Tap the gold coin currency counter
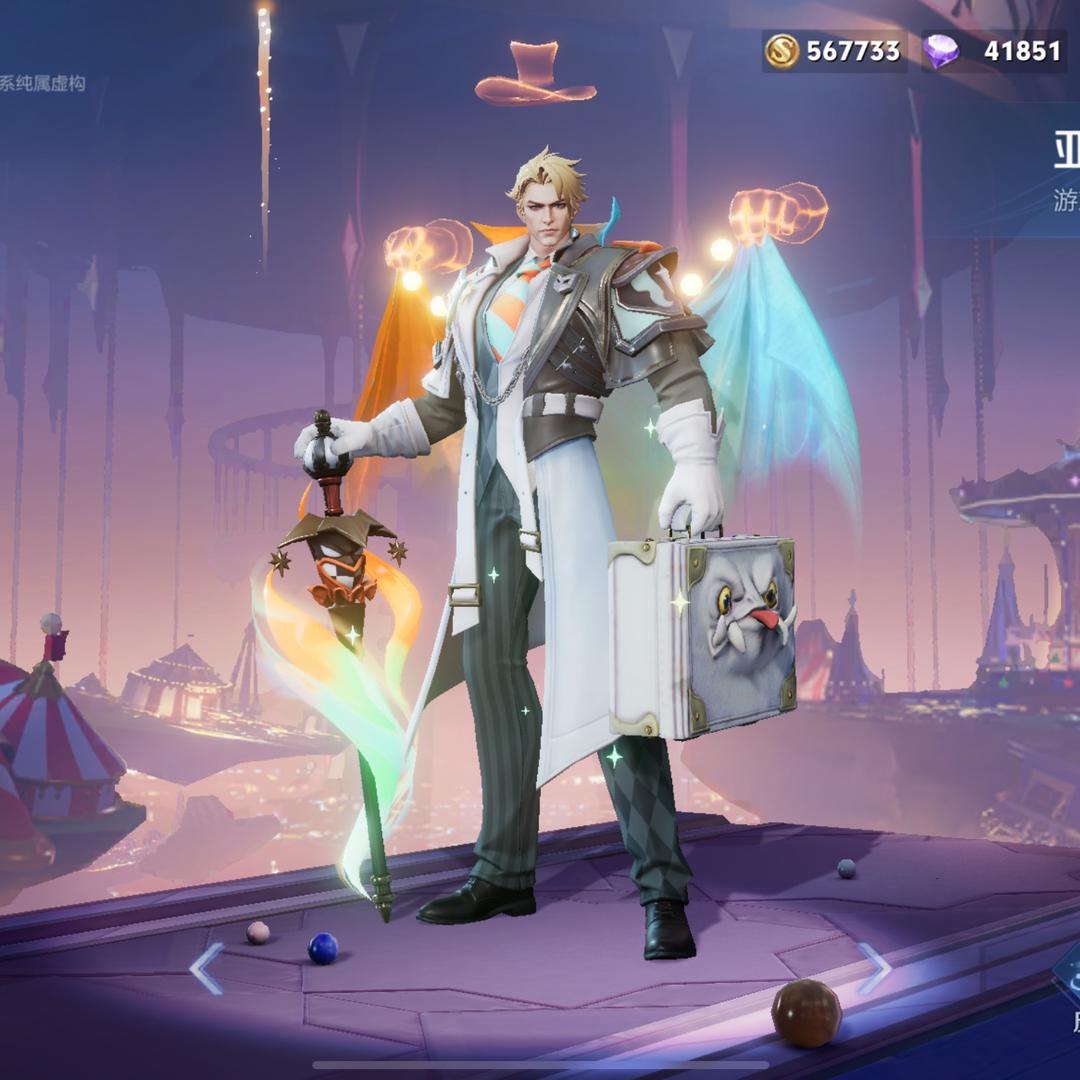Image resolution: width=1080 pixels, height=1080 pixels. pyautogui.click(x=834, y=51)
